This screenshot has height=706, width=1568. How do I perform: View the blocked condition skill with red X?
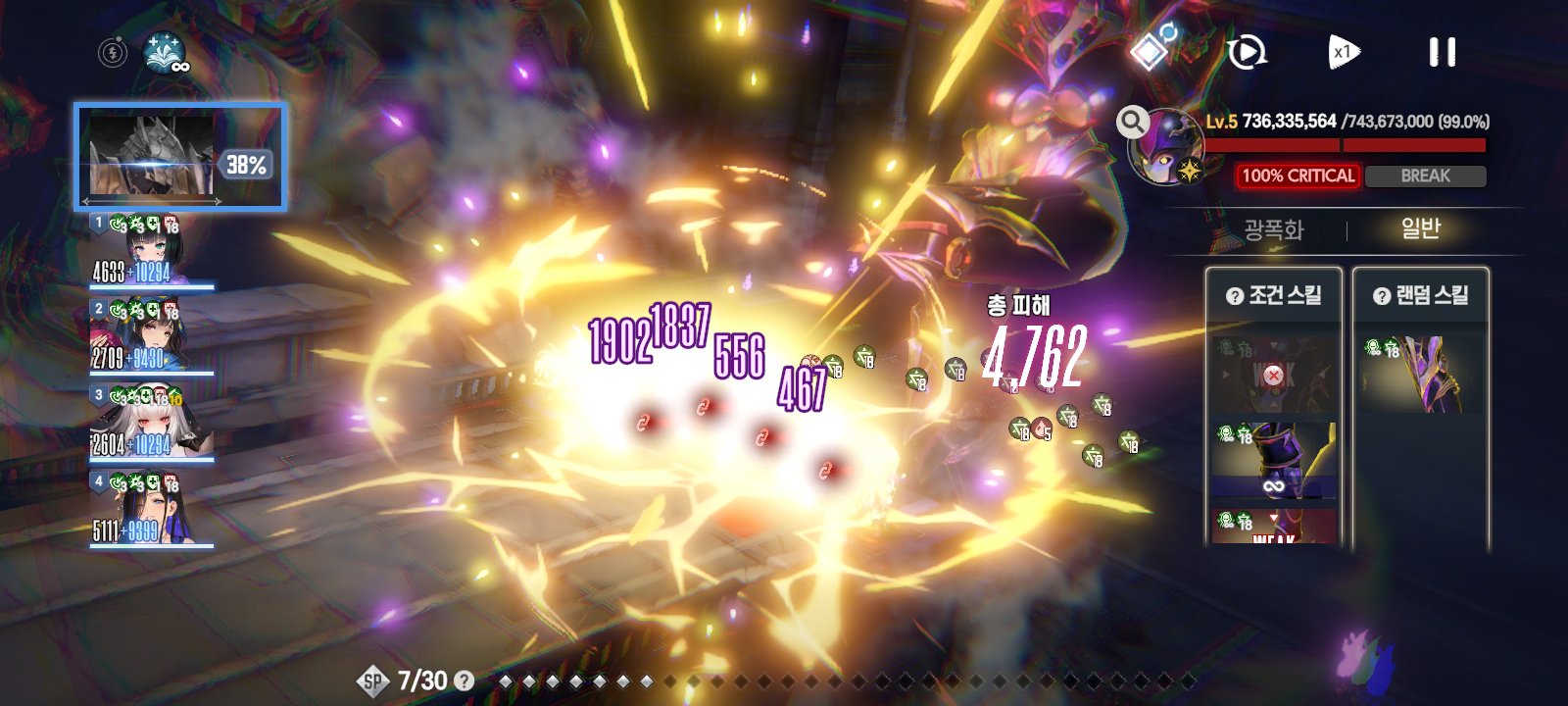click(1273, 375)
